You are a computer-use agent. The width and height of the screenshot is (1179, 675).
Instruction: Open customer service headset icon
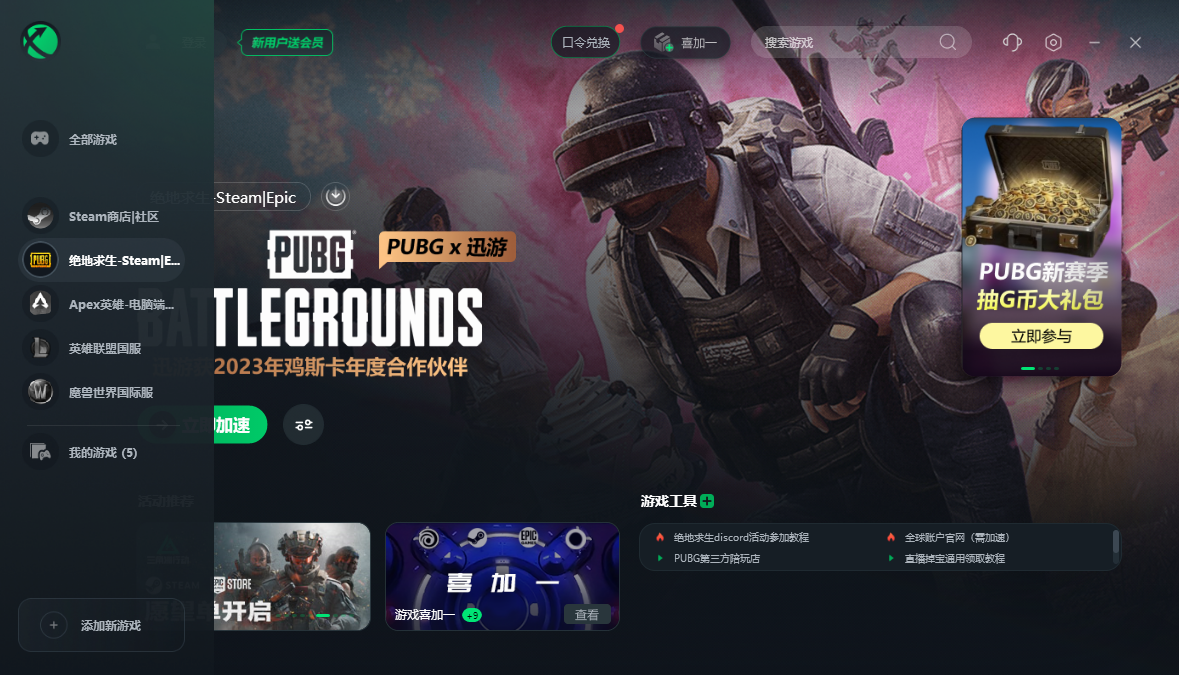click(x=1012, y=42)
